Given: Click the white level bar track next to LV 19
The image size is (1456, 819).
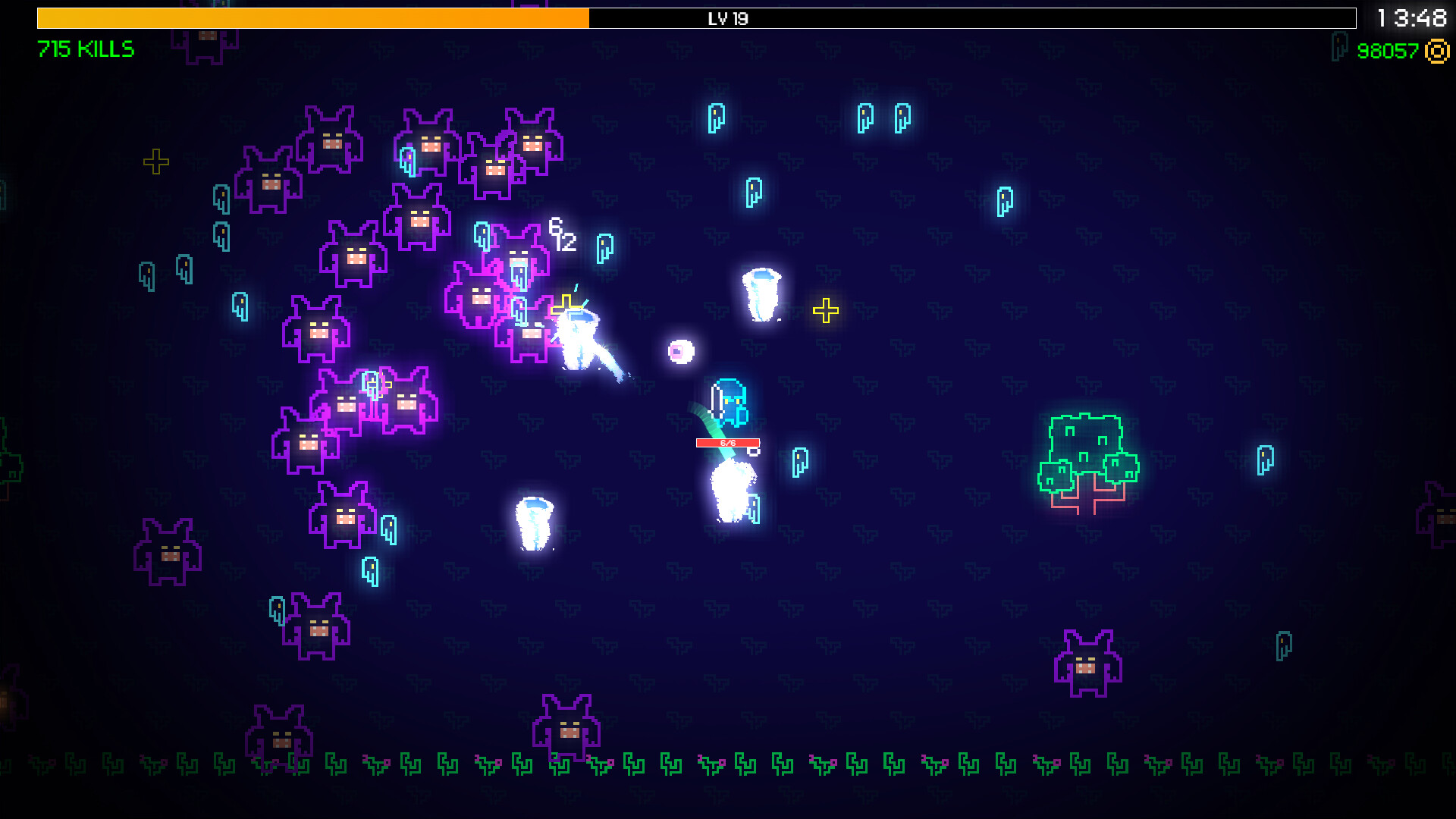Looking at the screenshot, I should pos(986,19).
